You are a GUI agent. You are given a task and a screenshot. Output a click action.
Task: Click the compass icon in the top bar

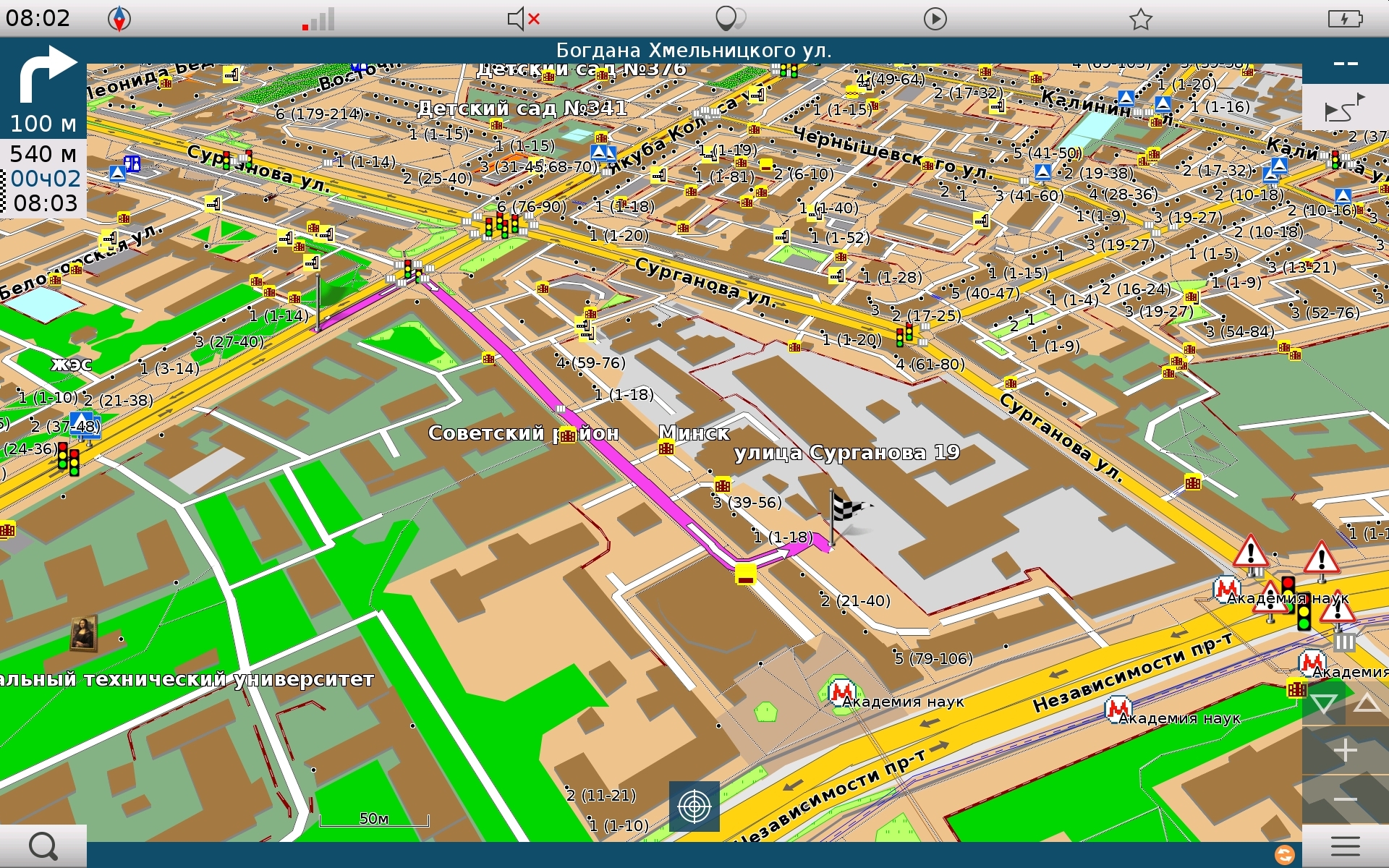pos(119,19)
